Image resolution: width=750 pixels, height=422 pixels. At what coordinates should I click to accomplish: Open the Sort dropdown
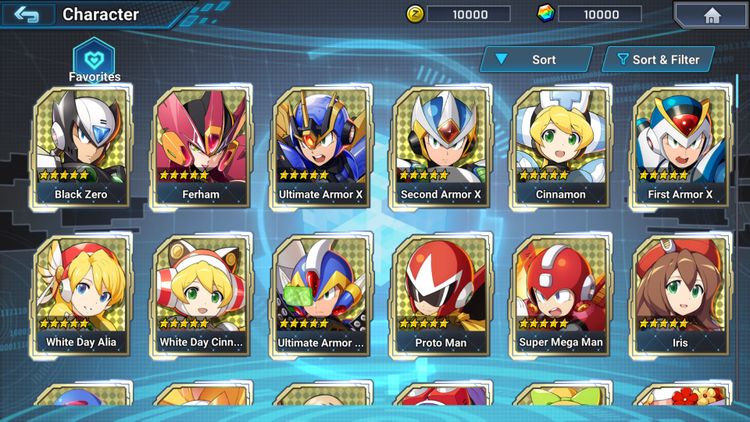pos(535,59)
